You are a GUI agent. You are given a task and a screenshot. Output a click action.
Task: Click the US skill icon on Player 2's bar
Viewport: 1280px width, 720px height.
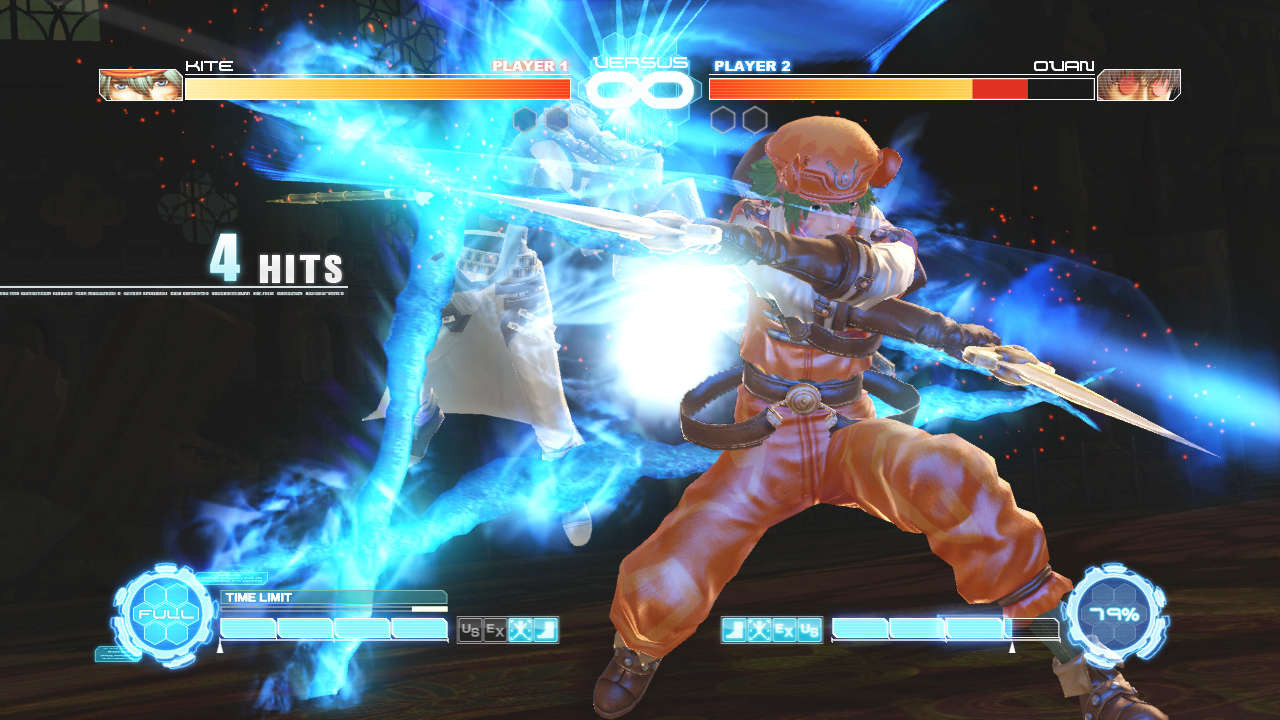click(808, 629)
